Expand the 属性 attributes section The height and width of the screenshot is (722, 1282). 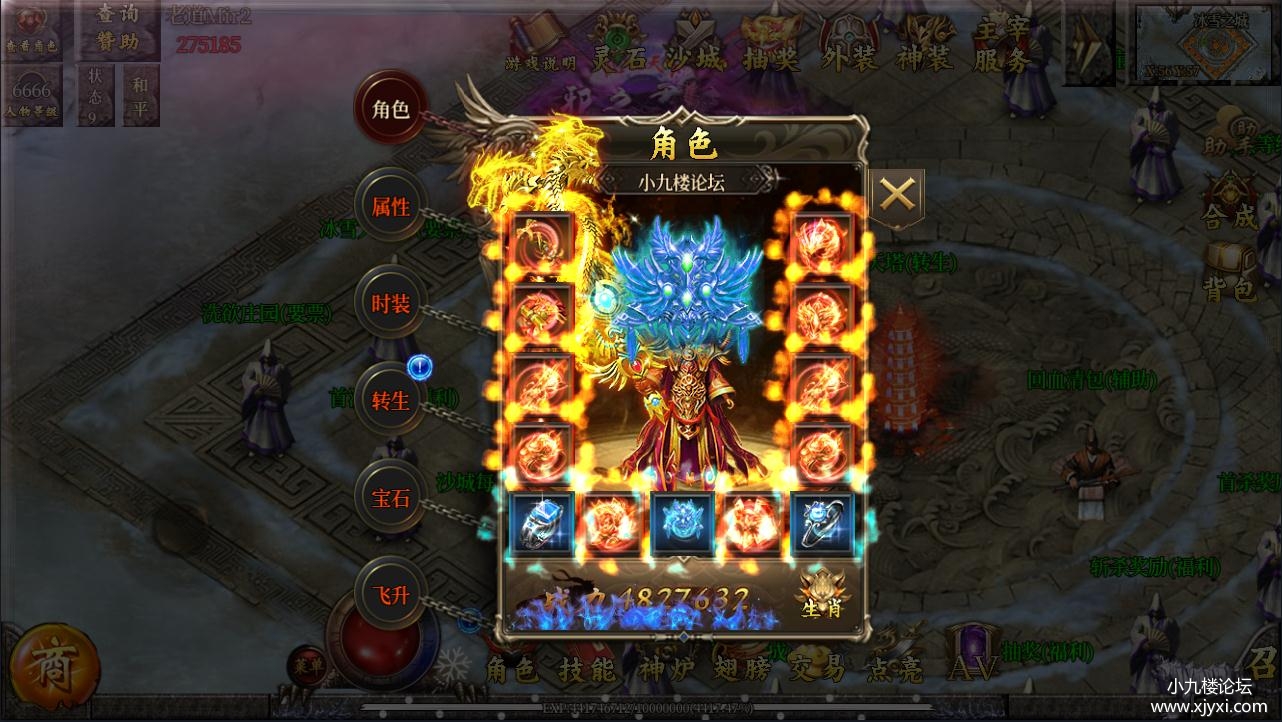coord(390,205)
